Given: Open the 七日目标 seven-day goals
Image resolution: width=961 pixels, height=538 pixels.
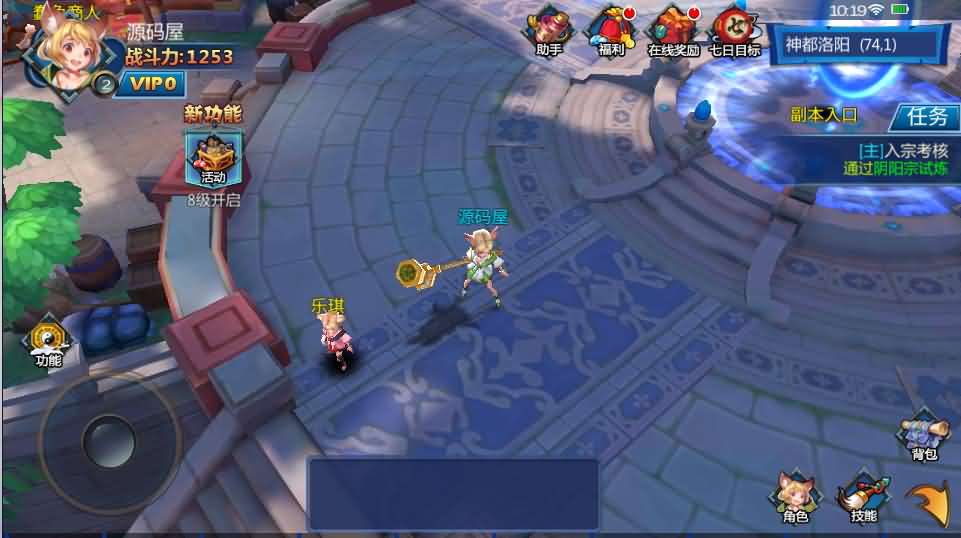Looking at the screenshot, I should coord(735,30).
